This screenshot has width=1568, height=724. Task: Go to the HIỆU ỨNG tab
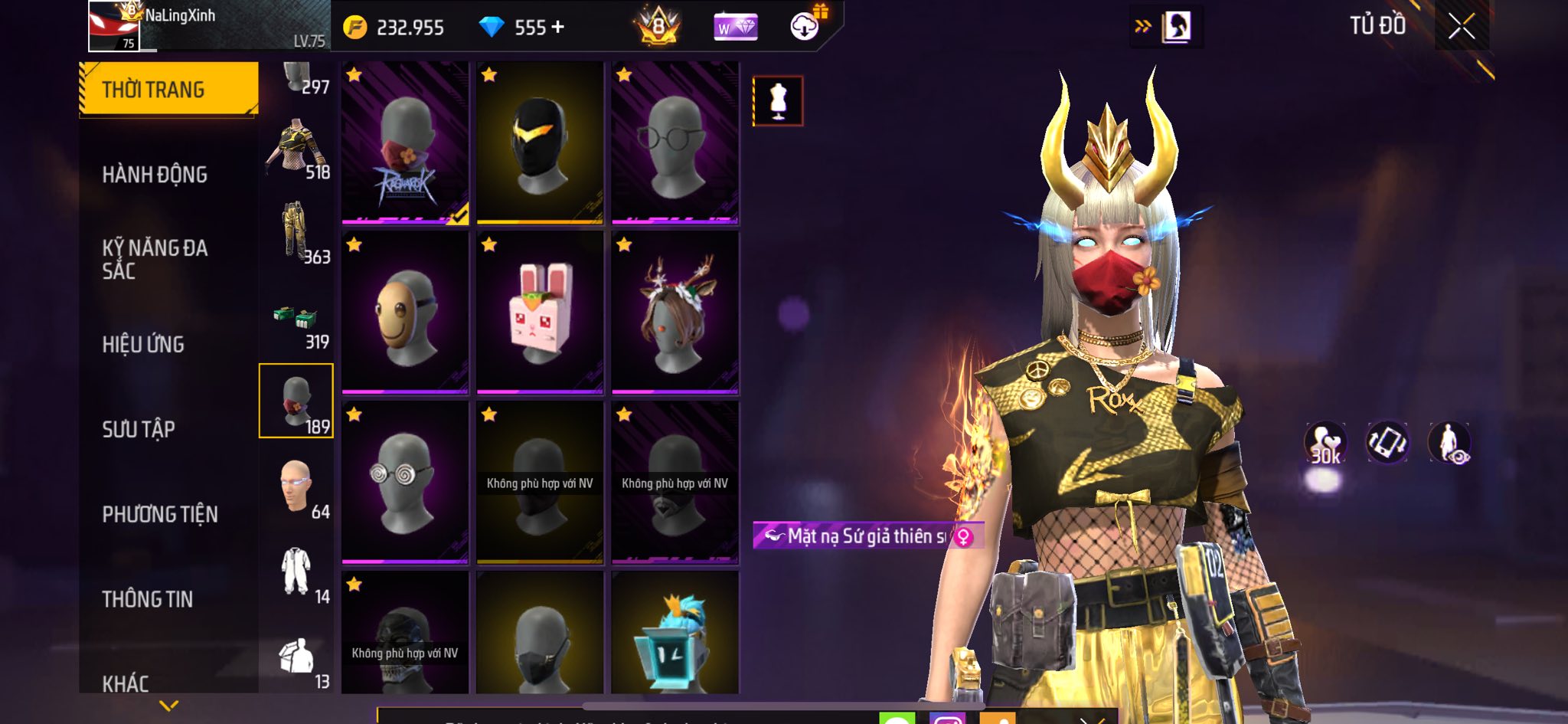coord(143,345)
